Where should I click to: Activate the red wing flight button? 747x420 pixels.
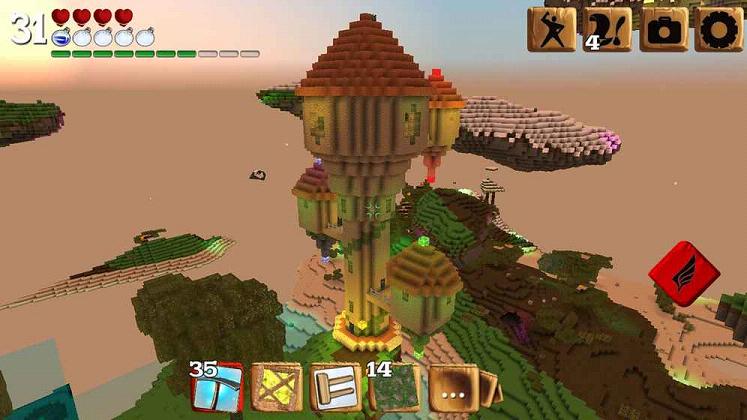683,273
